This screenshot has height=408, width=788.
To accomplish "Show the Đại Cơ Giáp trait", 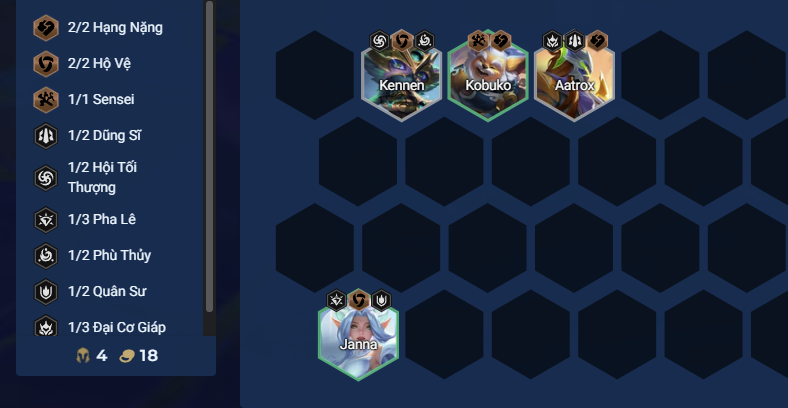I will pos(116,327).
